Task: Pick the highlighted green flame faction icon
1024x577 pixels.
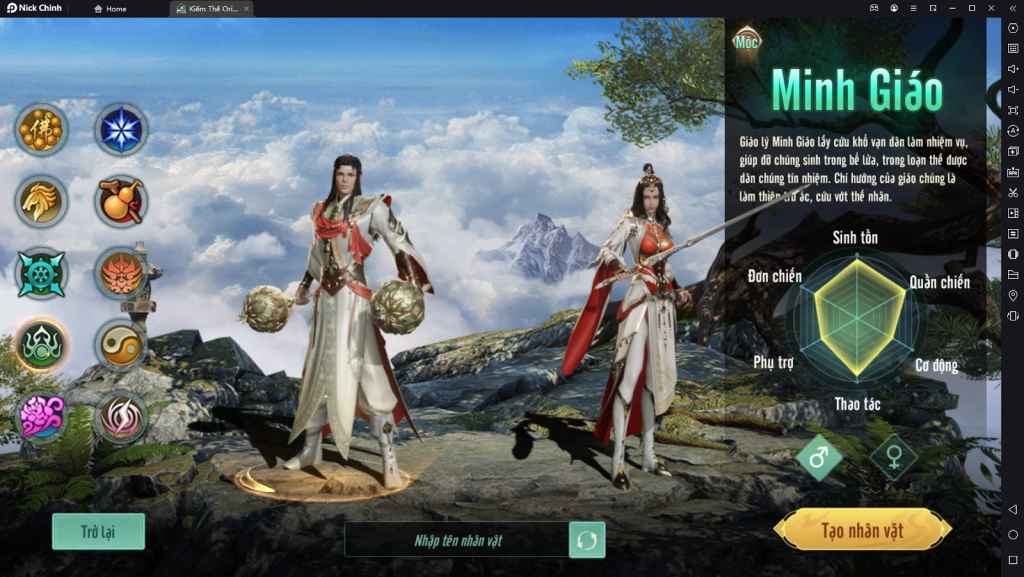Action: pos(41,345)
